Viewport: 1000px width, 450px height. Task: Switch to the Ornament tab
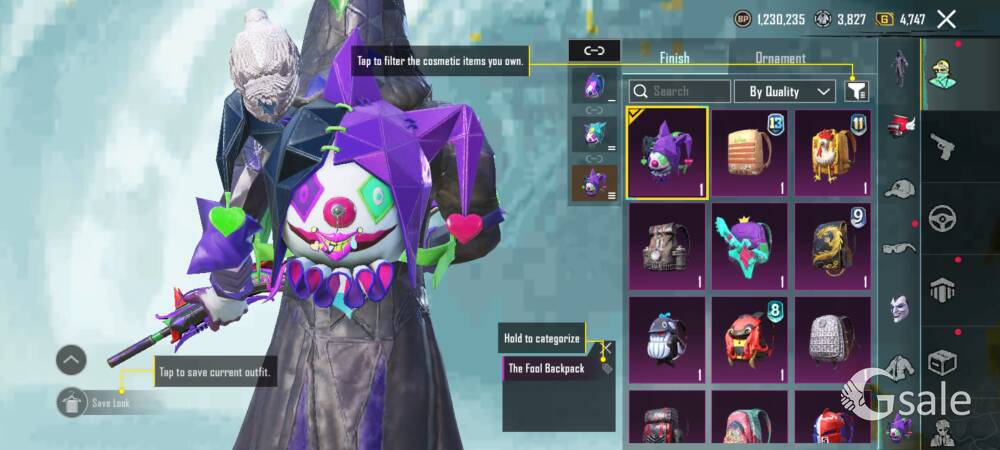(781, 59)
